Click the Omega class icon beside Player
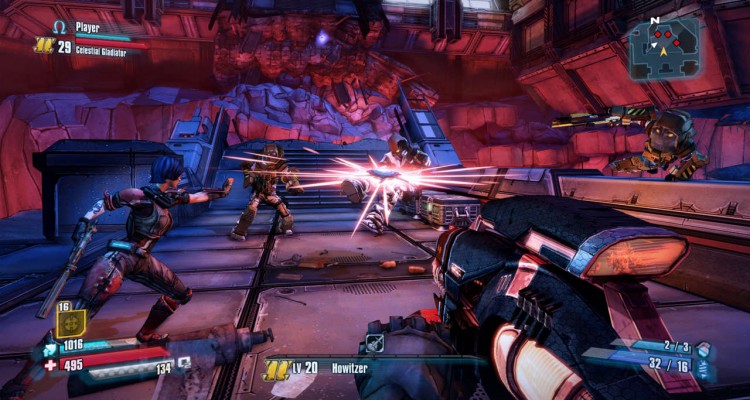Screen dimensions: 750x400 (59, 27)
